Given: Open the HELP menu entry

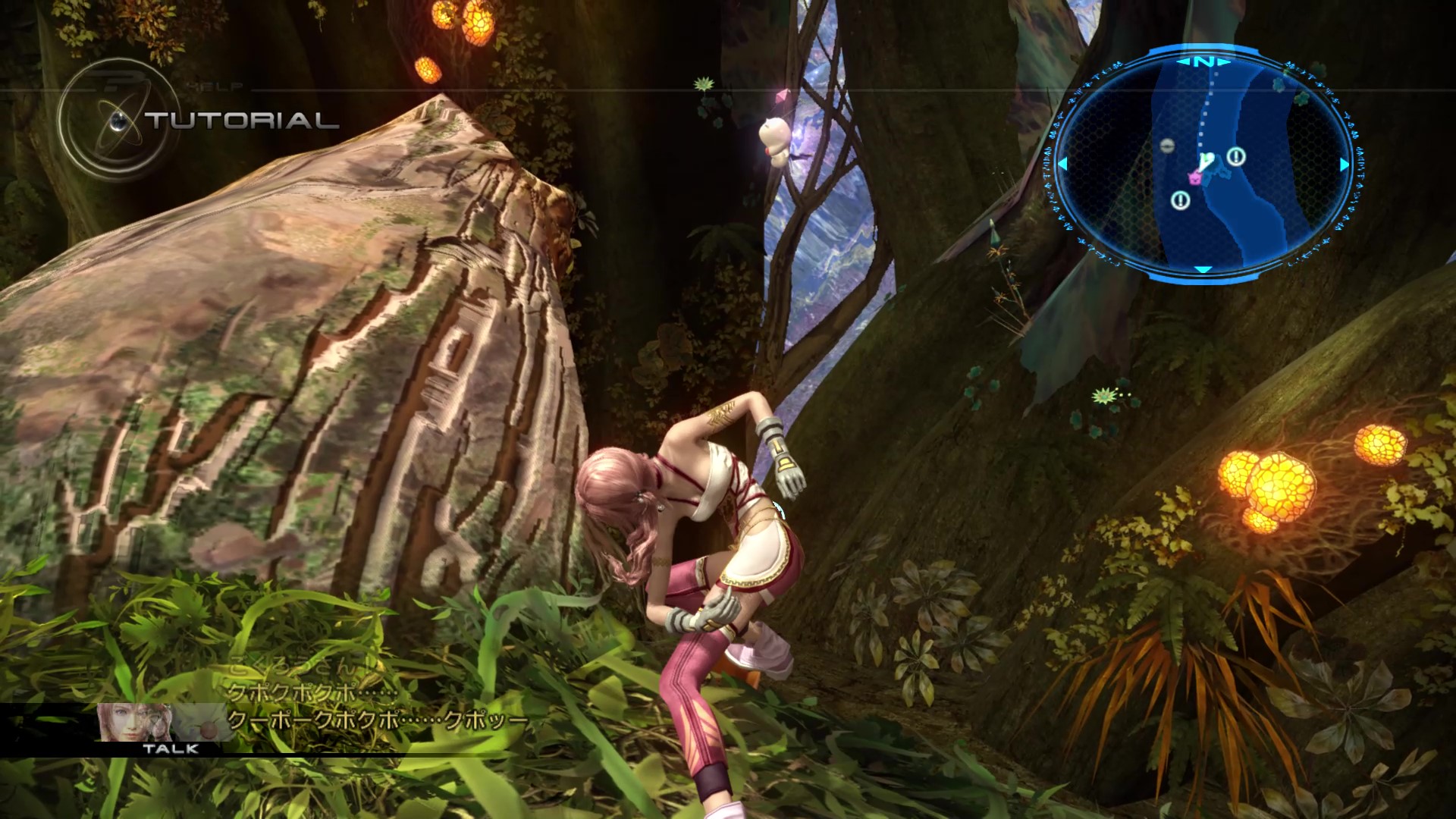Looking at the screenshot, I should (x=215, y=86).
